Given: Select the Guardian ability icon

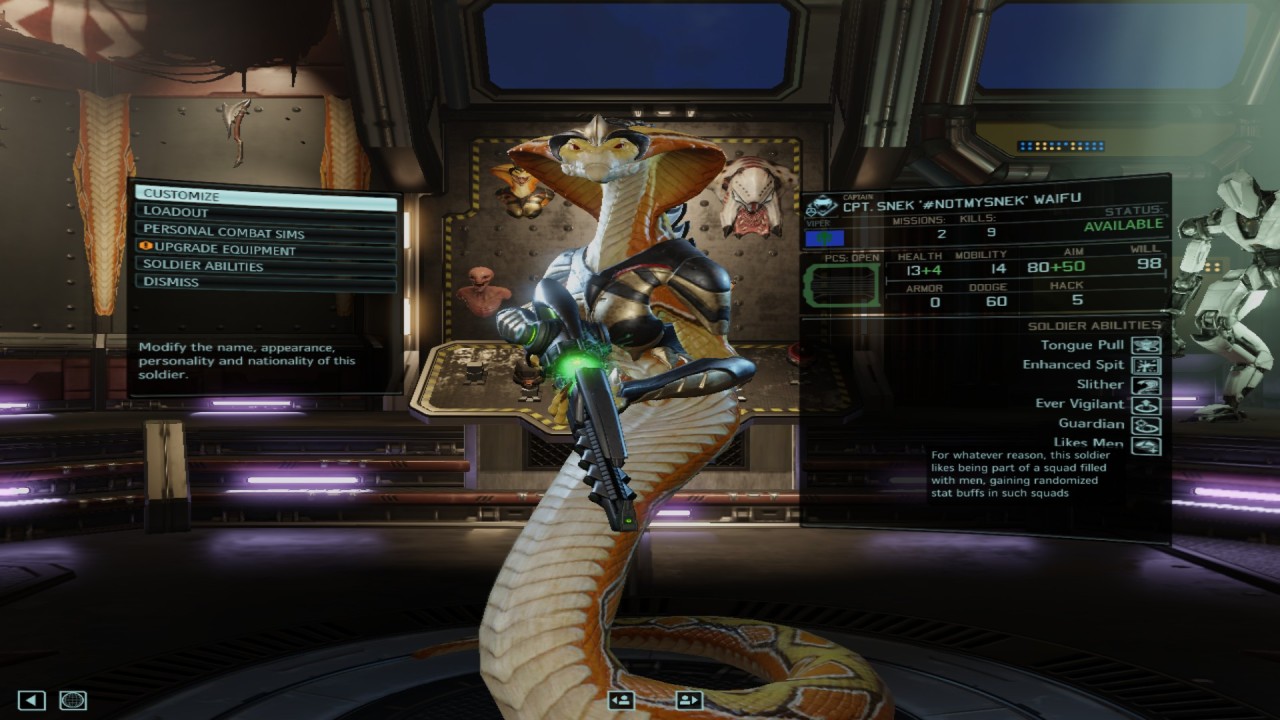Looking at the screenshot, I should click(x=1146, y=425).
